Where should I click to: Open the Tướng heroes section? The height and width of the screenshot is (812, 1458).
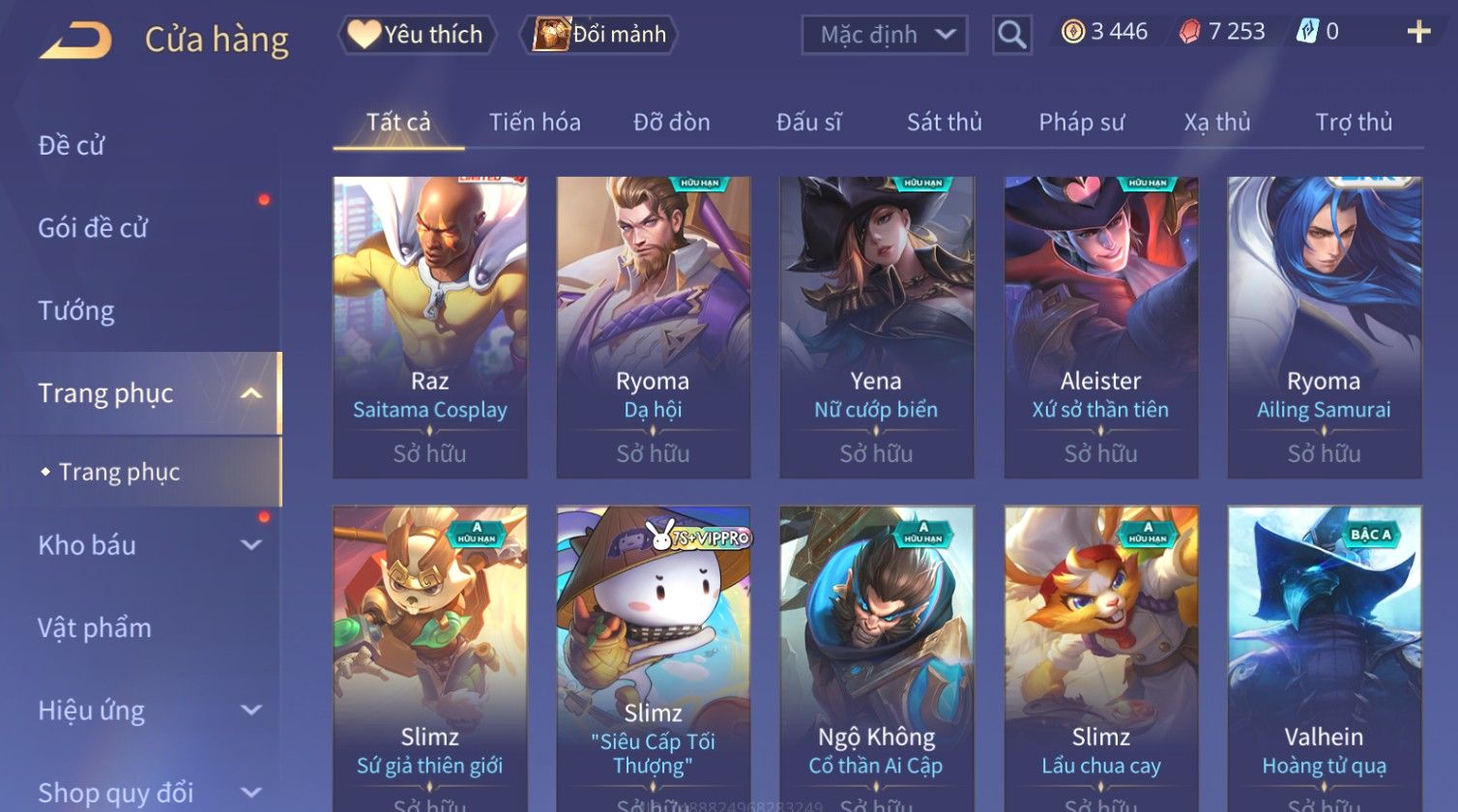click(x=76, y=311)
